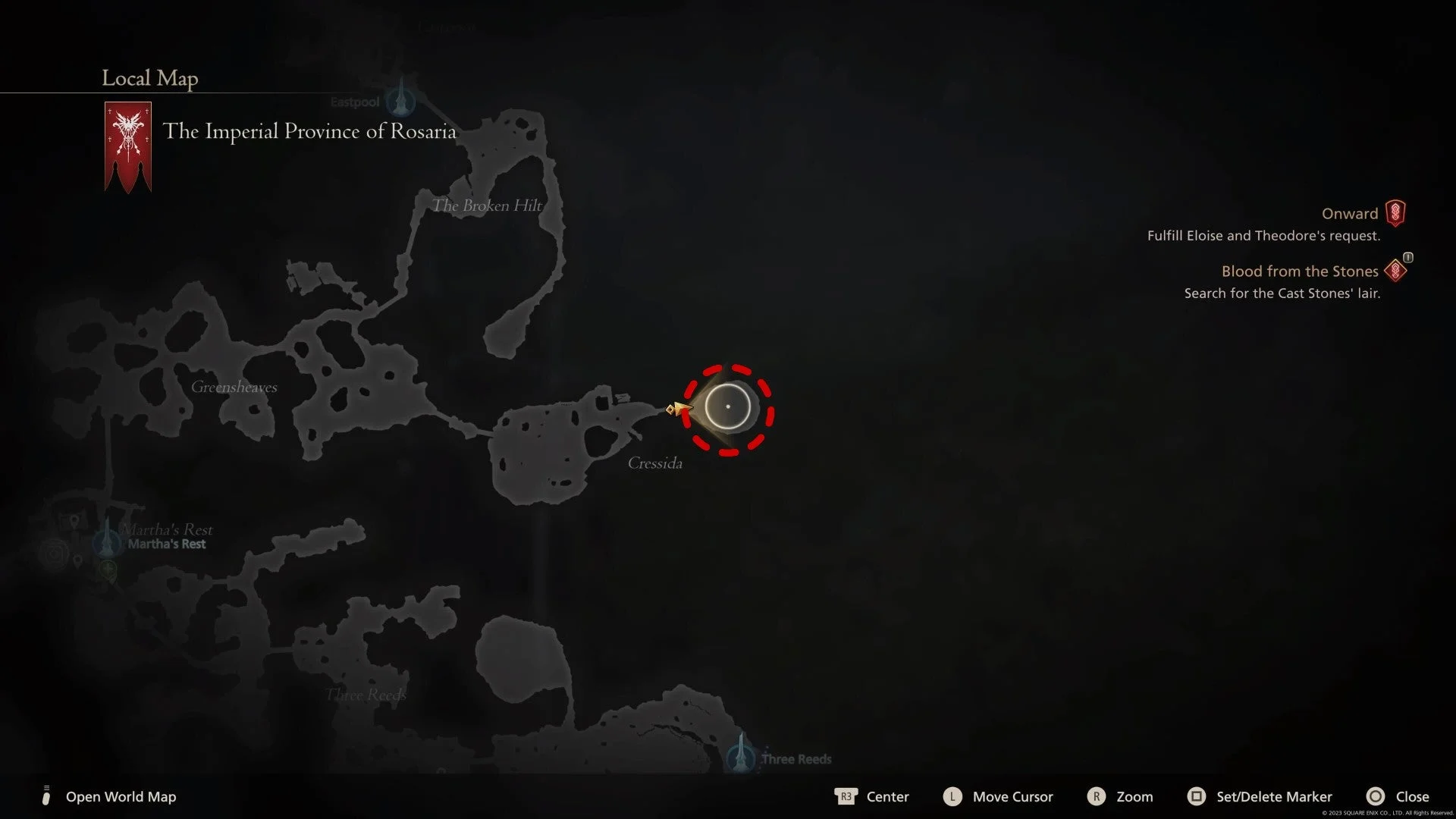This screenshot has height=819, width=1456.
Task: Toggle the Blood from the Stones tracking marker
Action: pos(1407,259)
